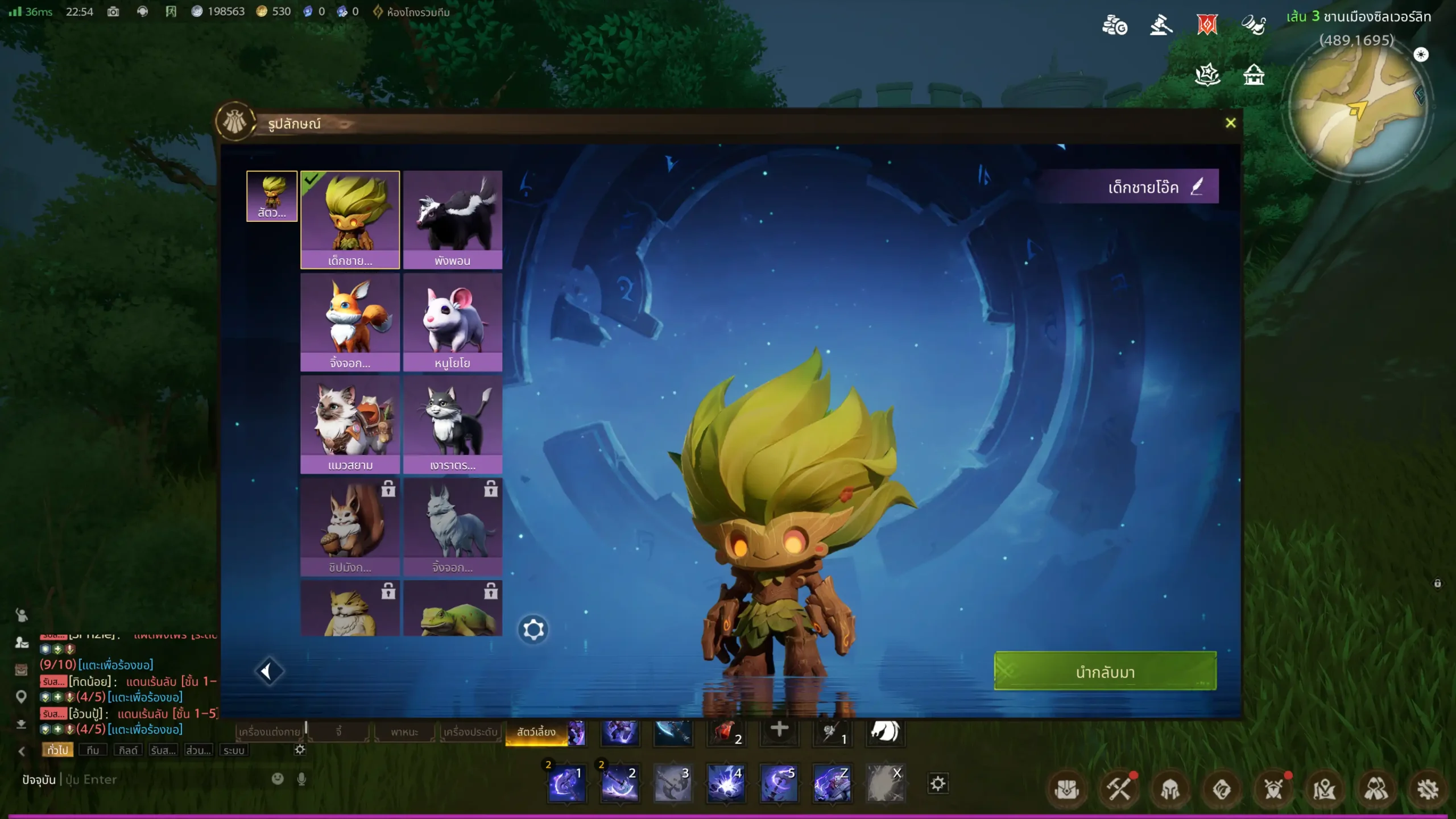1456x819 pixels.
Task: Click the back arrow in the pet panel
Action: click(268, 672)
